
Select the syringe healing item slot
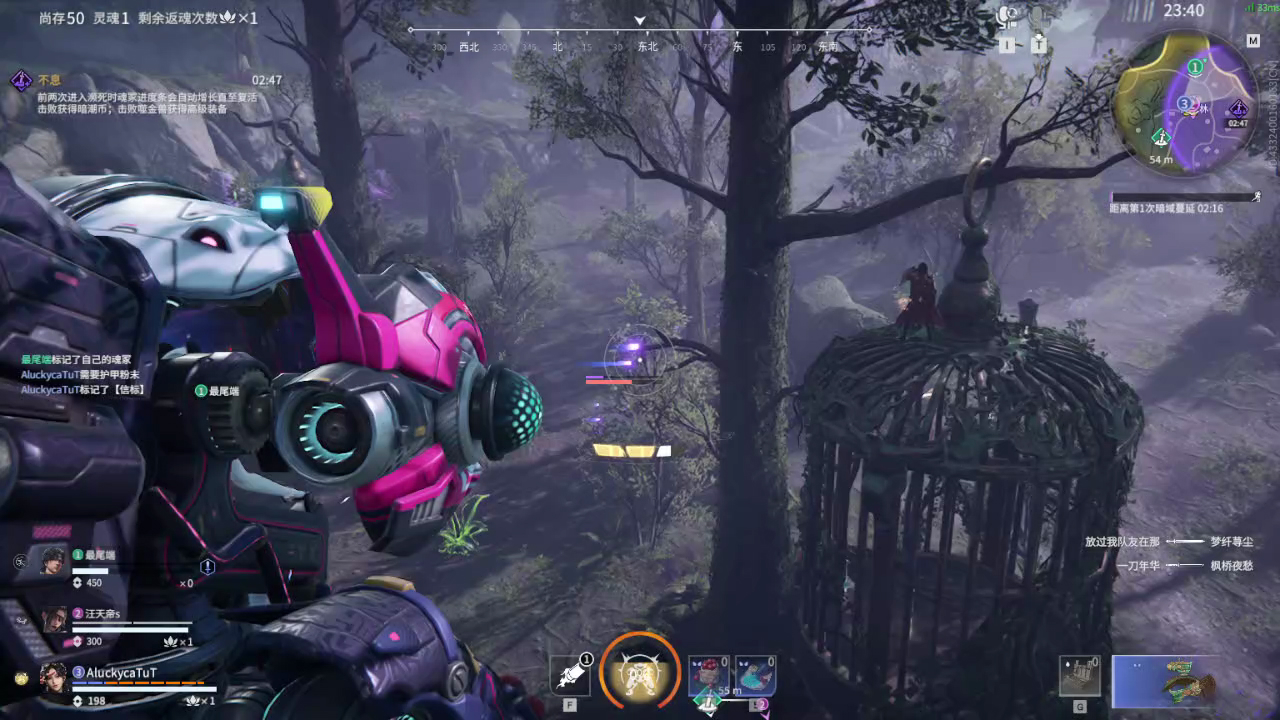pyautogui.click(x=571, y=675)
